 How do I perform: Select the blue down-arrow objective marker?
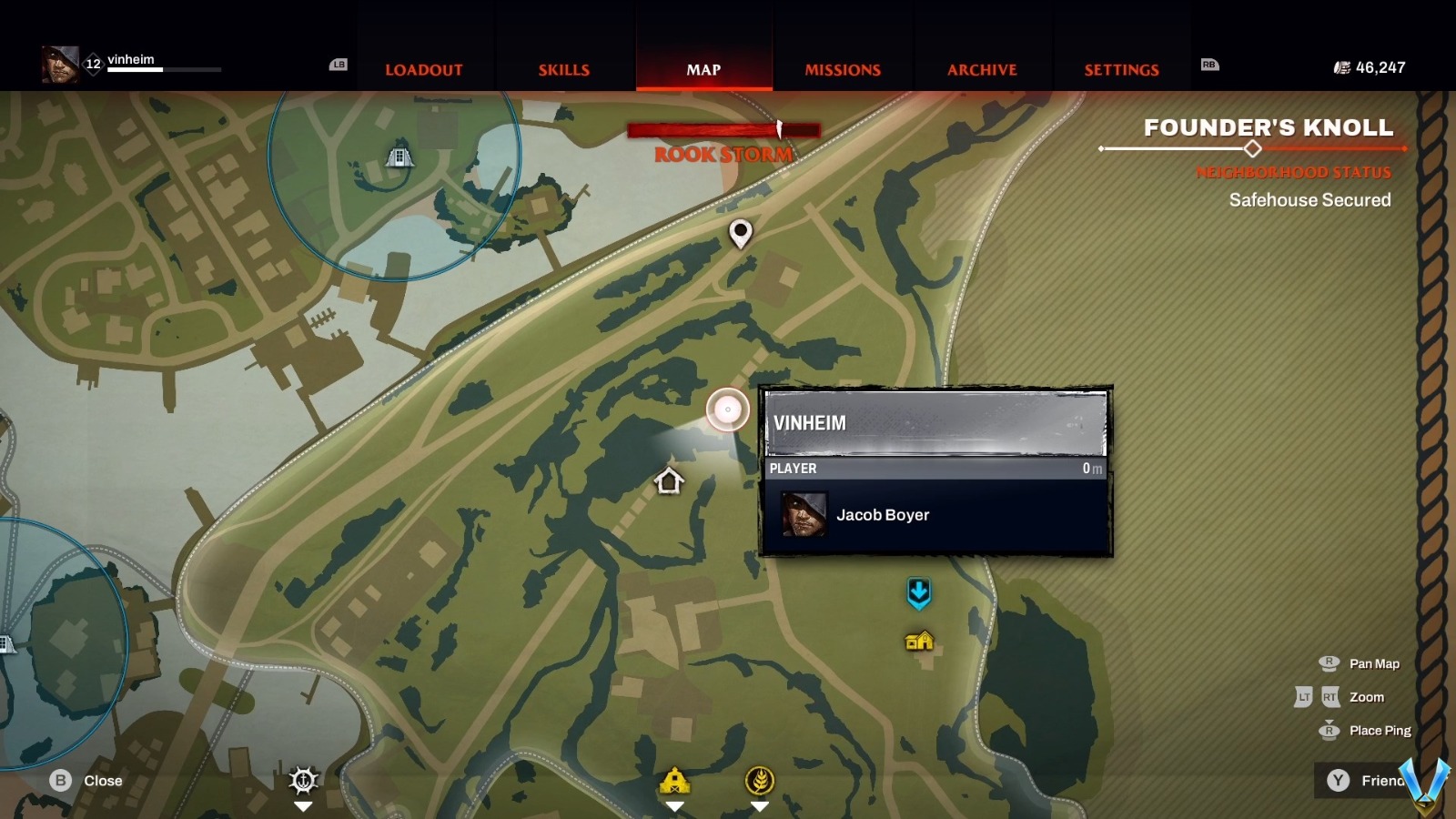[x=919, y=591]
